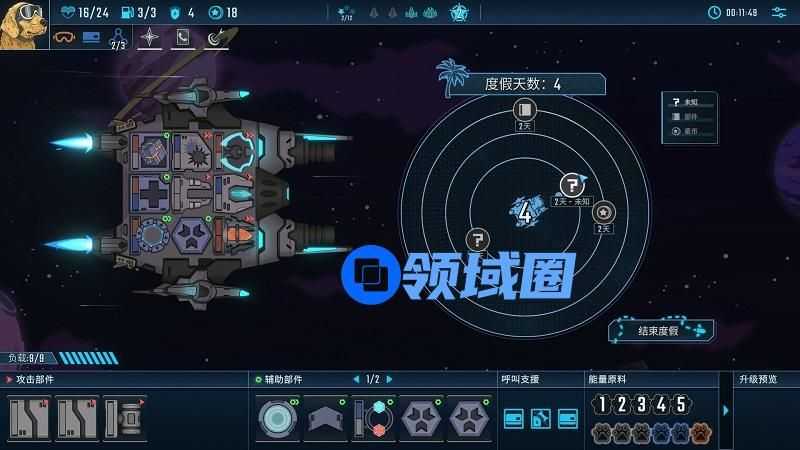Screen dimensions: 800x450
Task: Select the document node on the outer orbit
Action: click(x=524, y=110)
